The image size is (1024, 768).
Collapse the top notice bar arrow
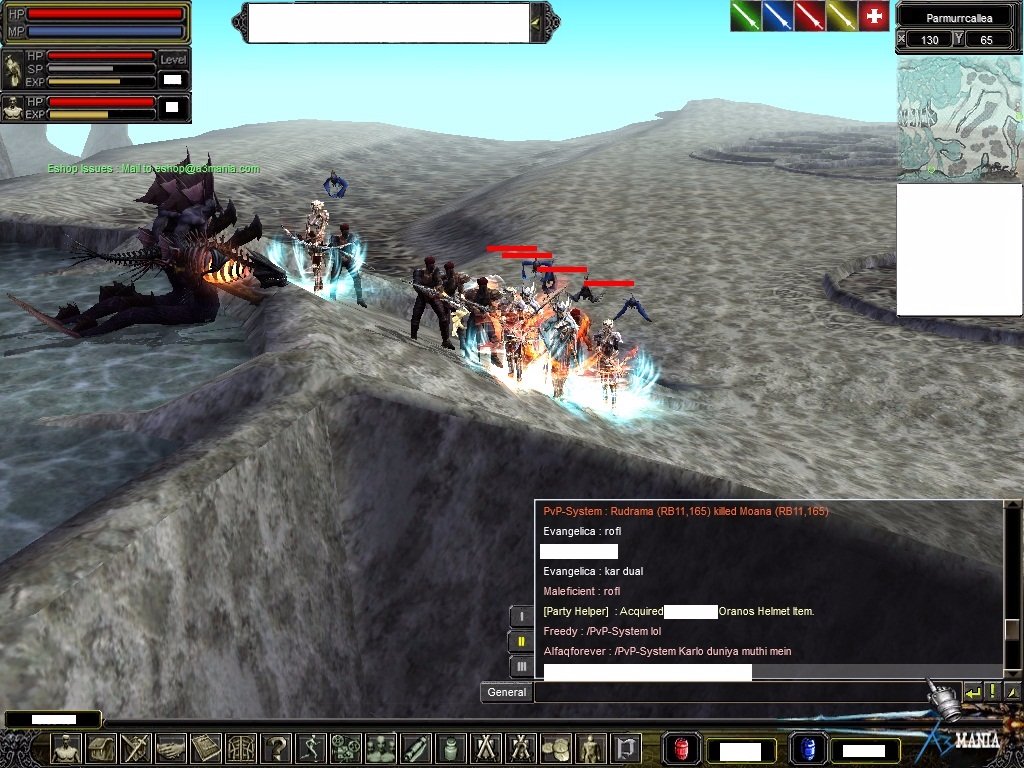click(537, 22)
